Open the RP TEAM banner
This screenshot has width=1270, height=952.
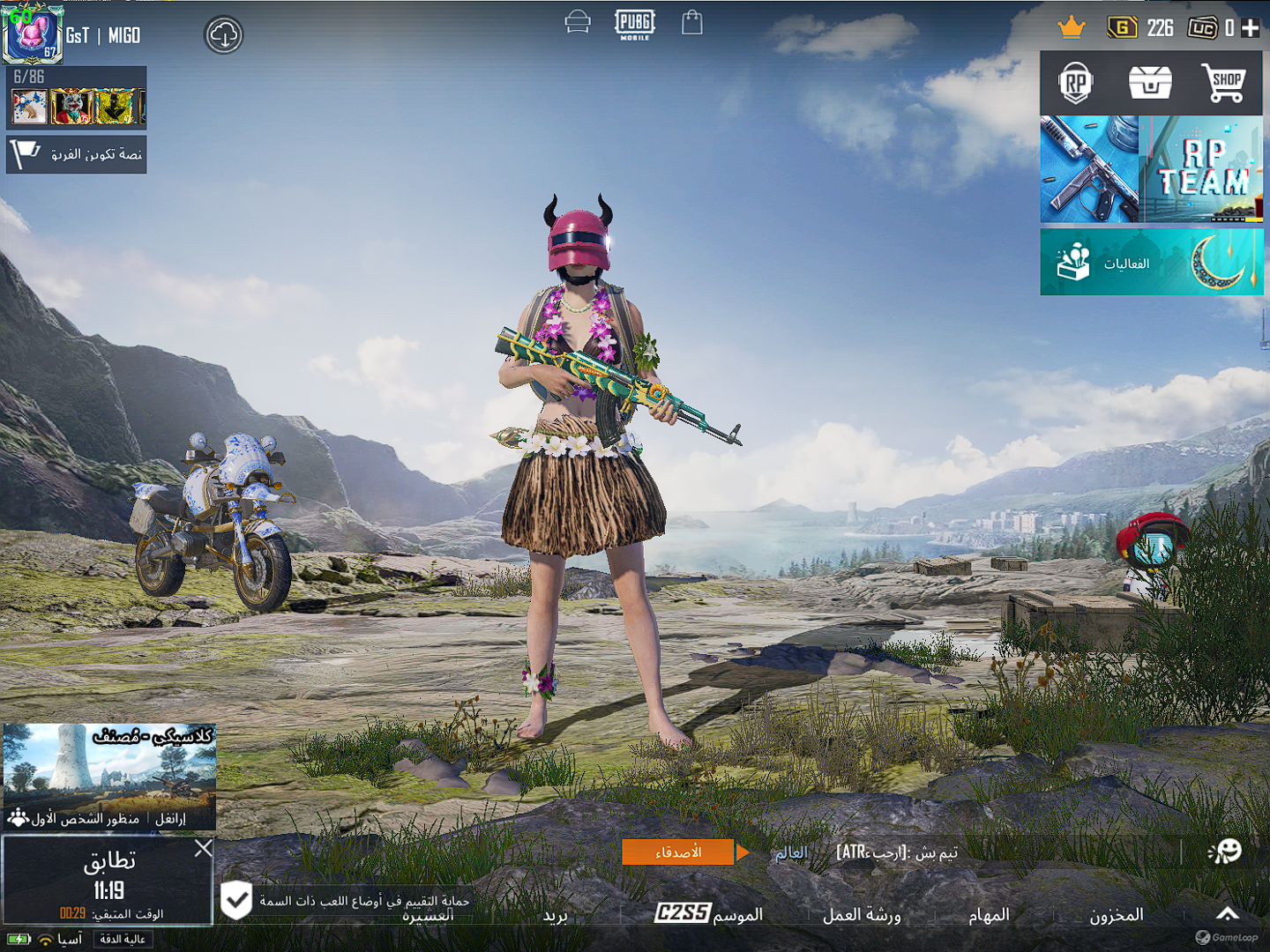(x=1203, y=169)
